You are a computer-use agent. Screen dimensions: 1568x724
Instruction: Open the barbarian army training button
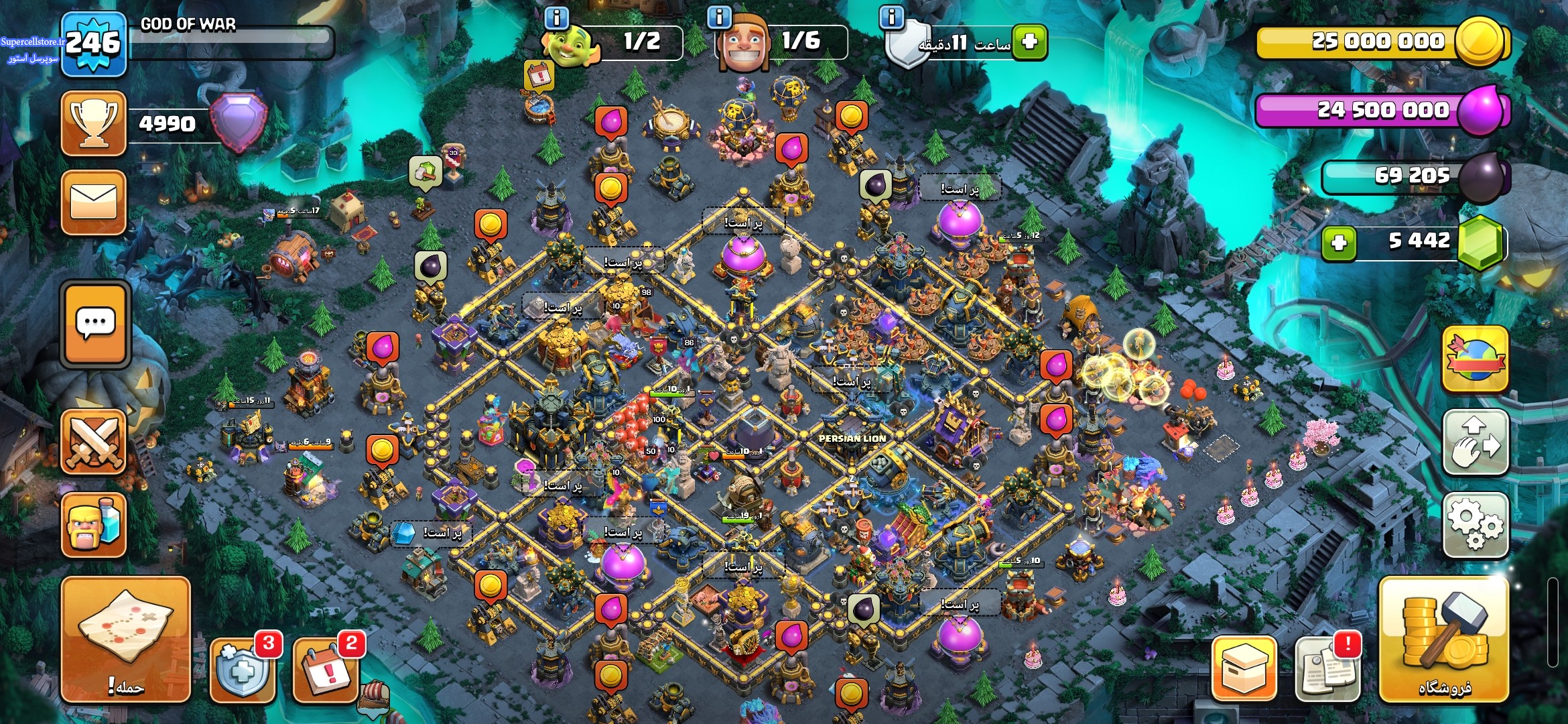[94, 525]
